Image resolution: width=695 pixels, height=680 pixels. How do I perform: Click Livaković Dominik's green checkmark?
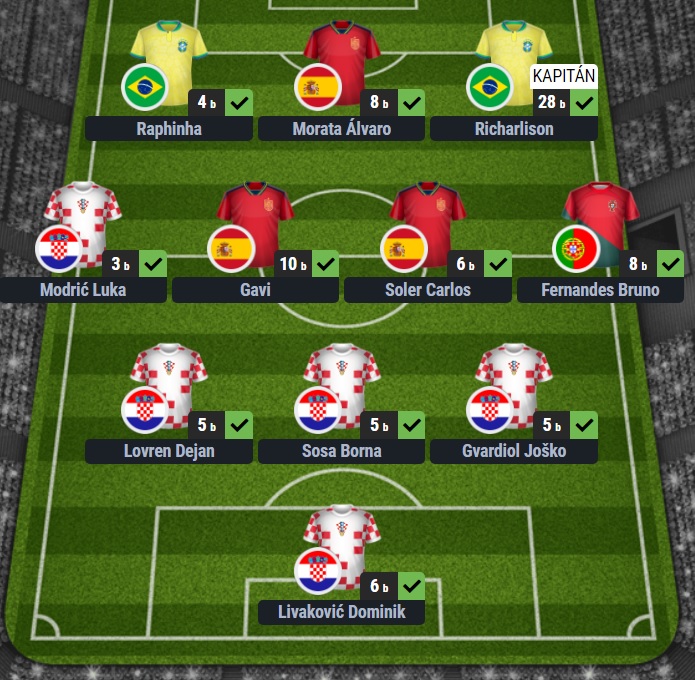(x=411, y=586)
